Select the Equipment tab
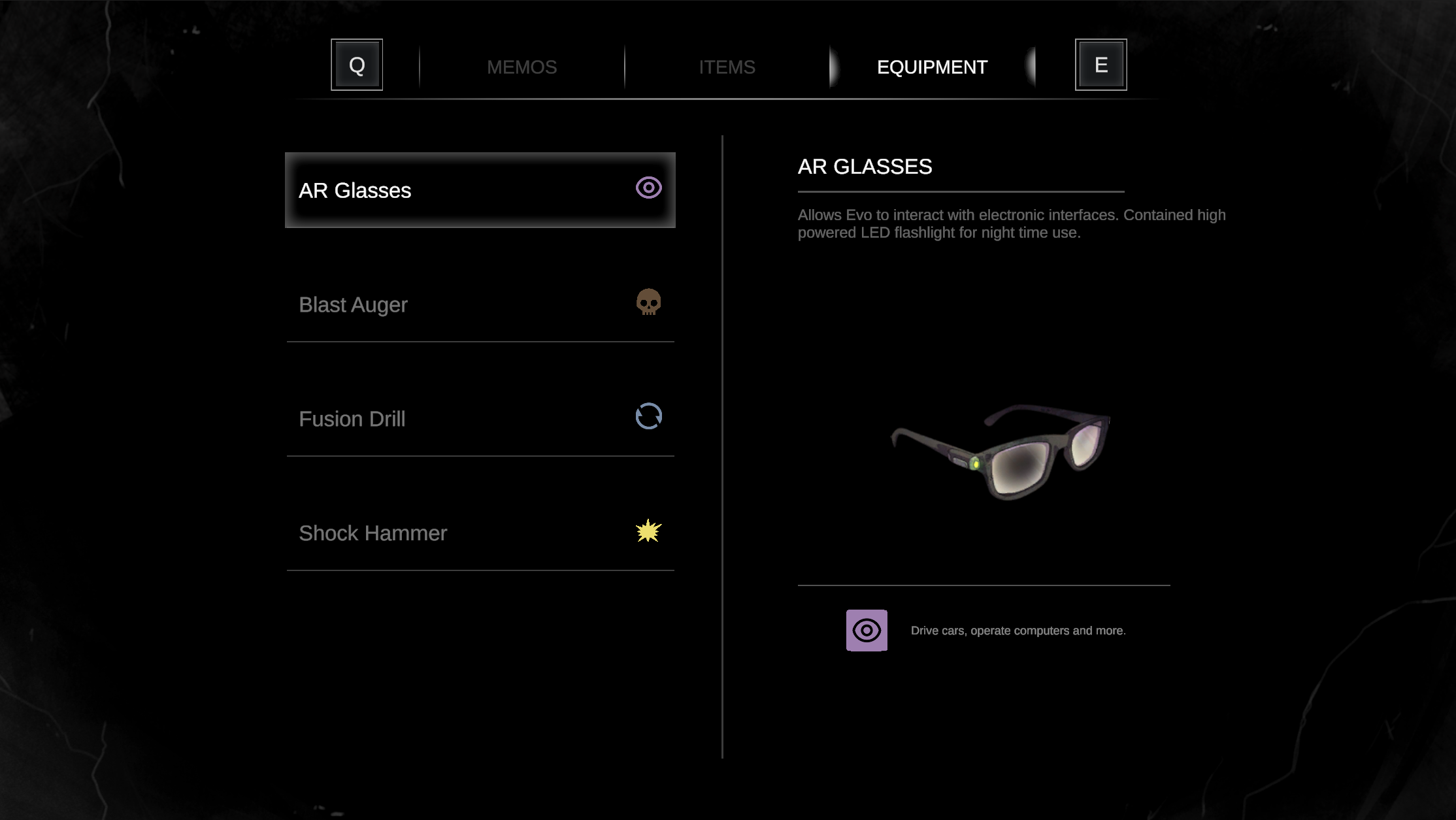1456x820 pixels. click(932, 67)
